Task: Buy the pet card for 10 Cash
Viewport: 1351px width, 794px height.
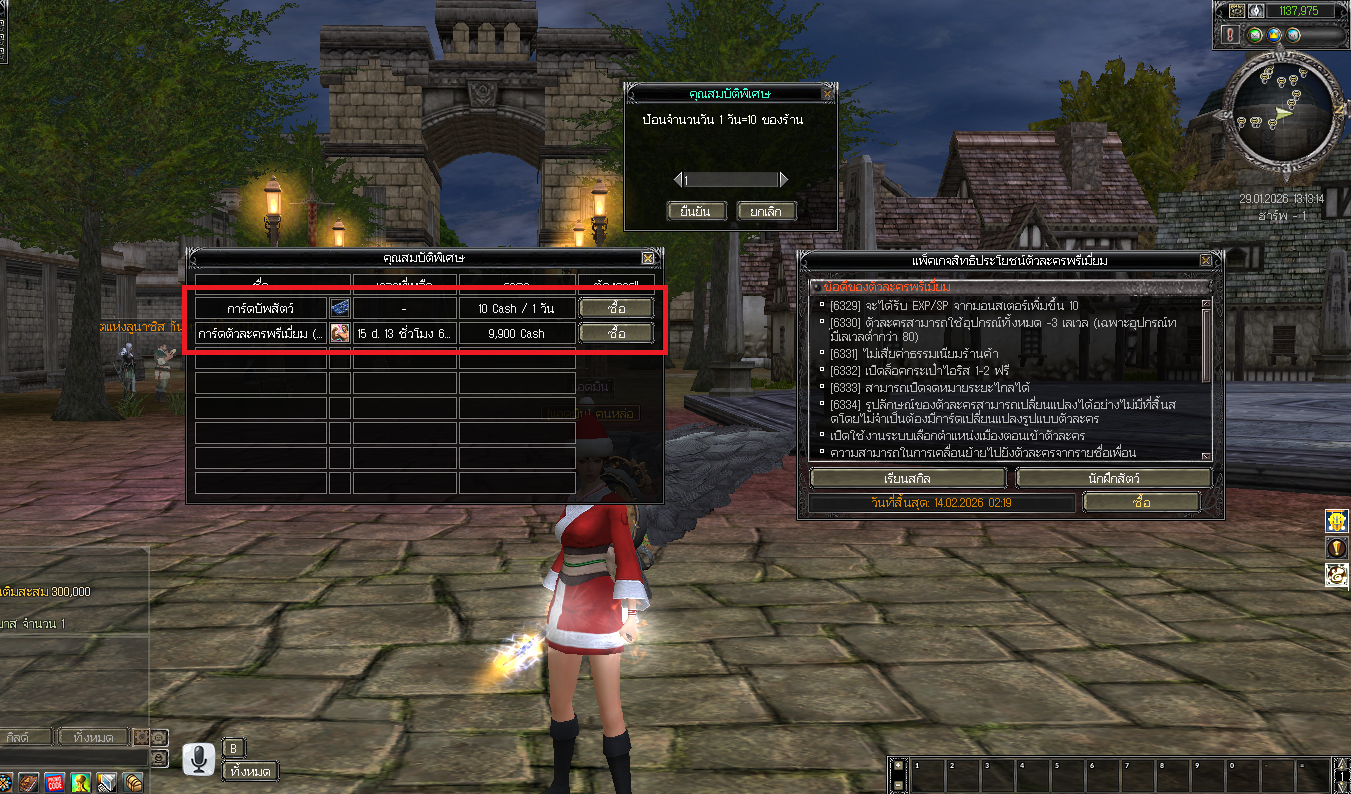Action: click(x=616, y=308)
